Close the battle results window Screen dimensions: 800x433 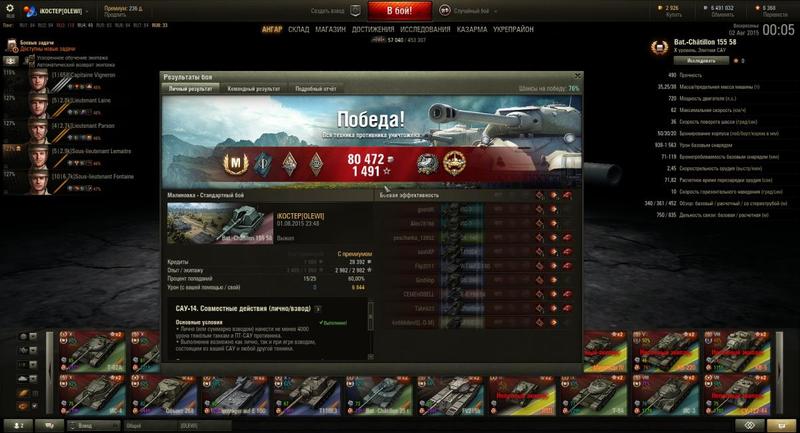(577, 76)
